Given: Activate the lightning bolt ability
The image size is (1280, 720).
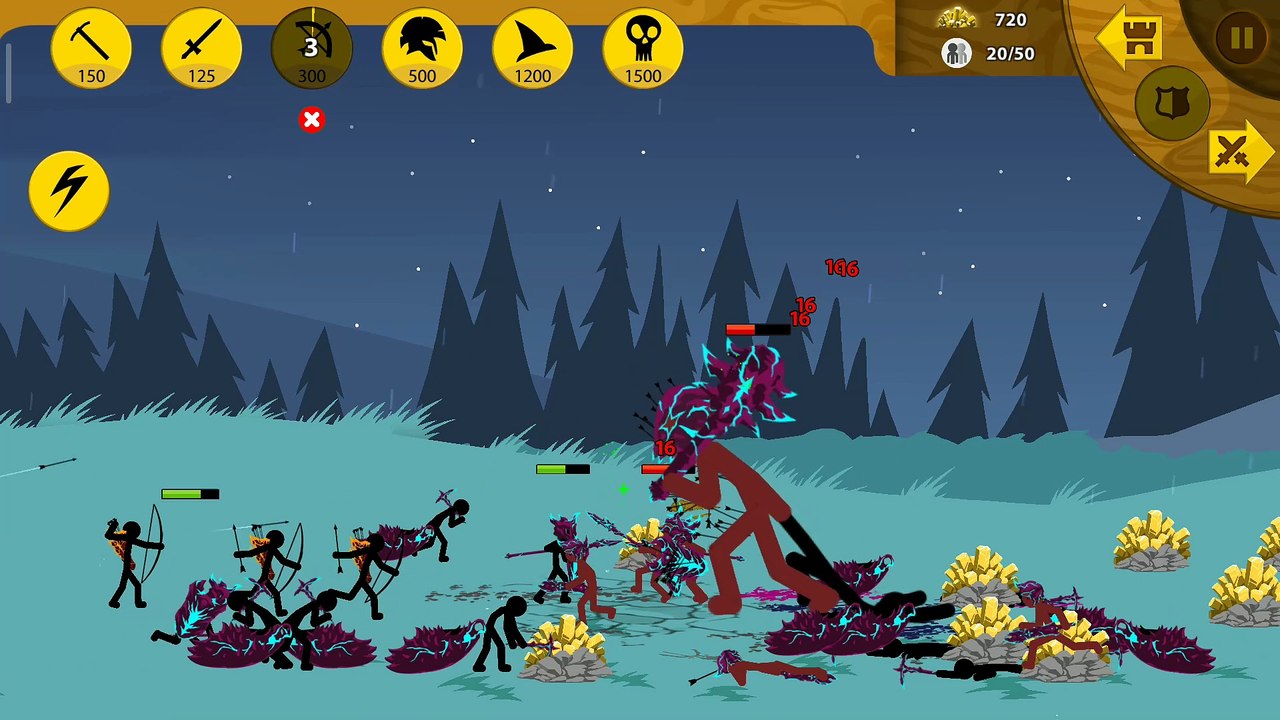Looking at the screenshot, I should click(x=69, y=190).
